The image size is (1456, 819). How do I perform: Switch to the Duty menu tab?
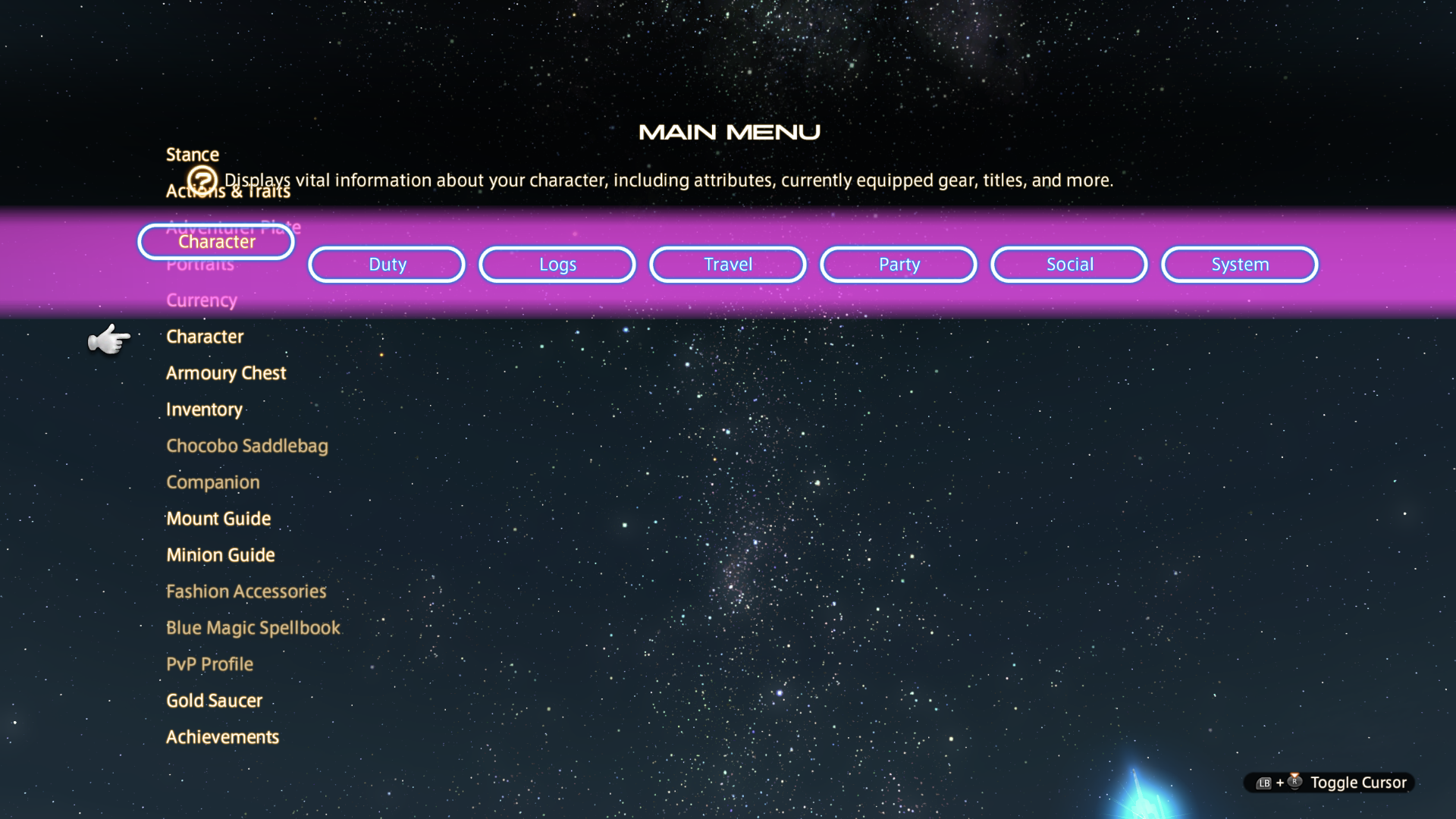click(386, 264)
